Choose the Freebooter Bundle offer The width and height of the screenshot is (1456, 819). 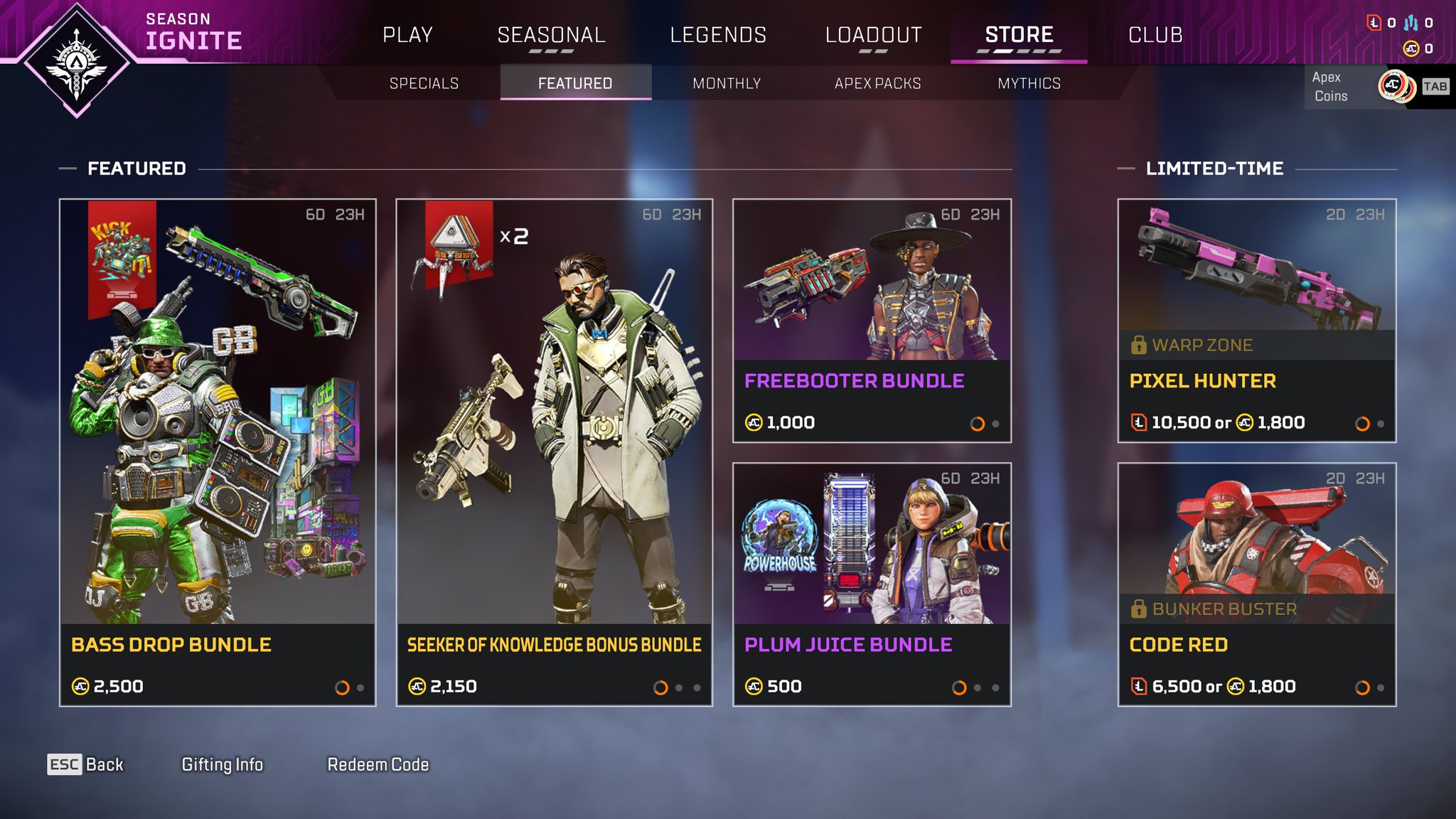click(872, 321)
